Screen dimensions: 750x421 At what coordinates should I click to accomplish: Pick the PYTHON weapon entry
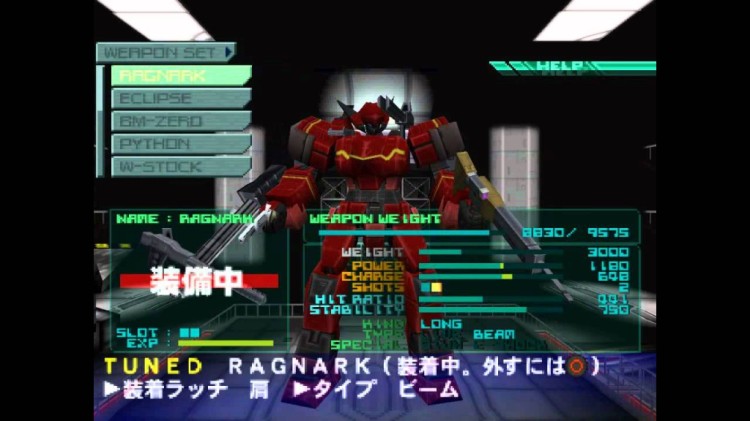tap(180, 144)
